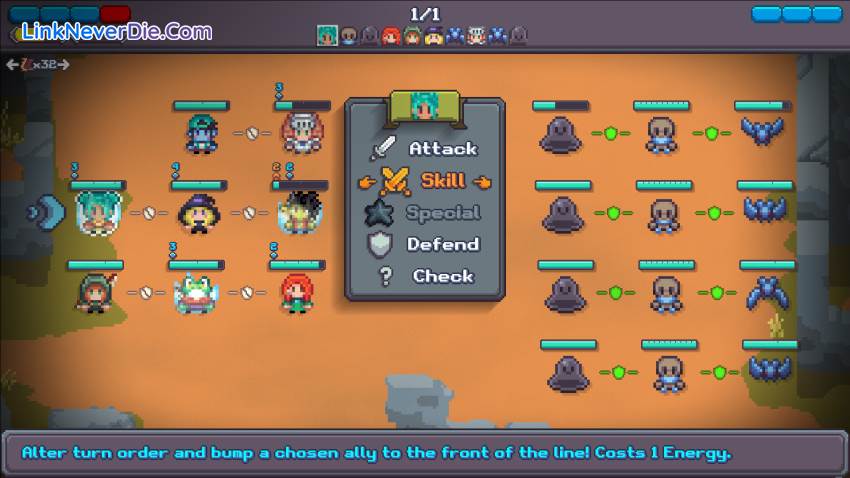Image resolution: width=850 pixels, height=478 pixels.
Task: Open the Check option
Action: coord(442,276)
